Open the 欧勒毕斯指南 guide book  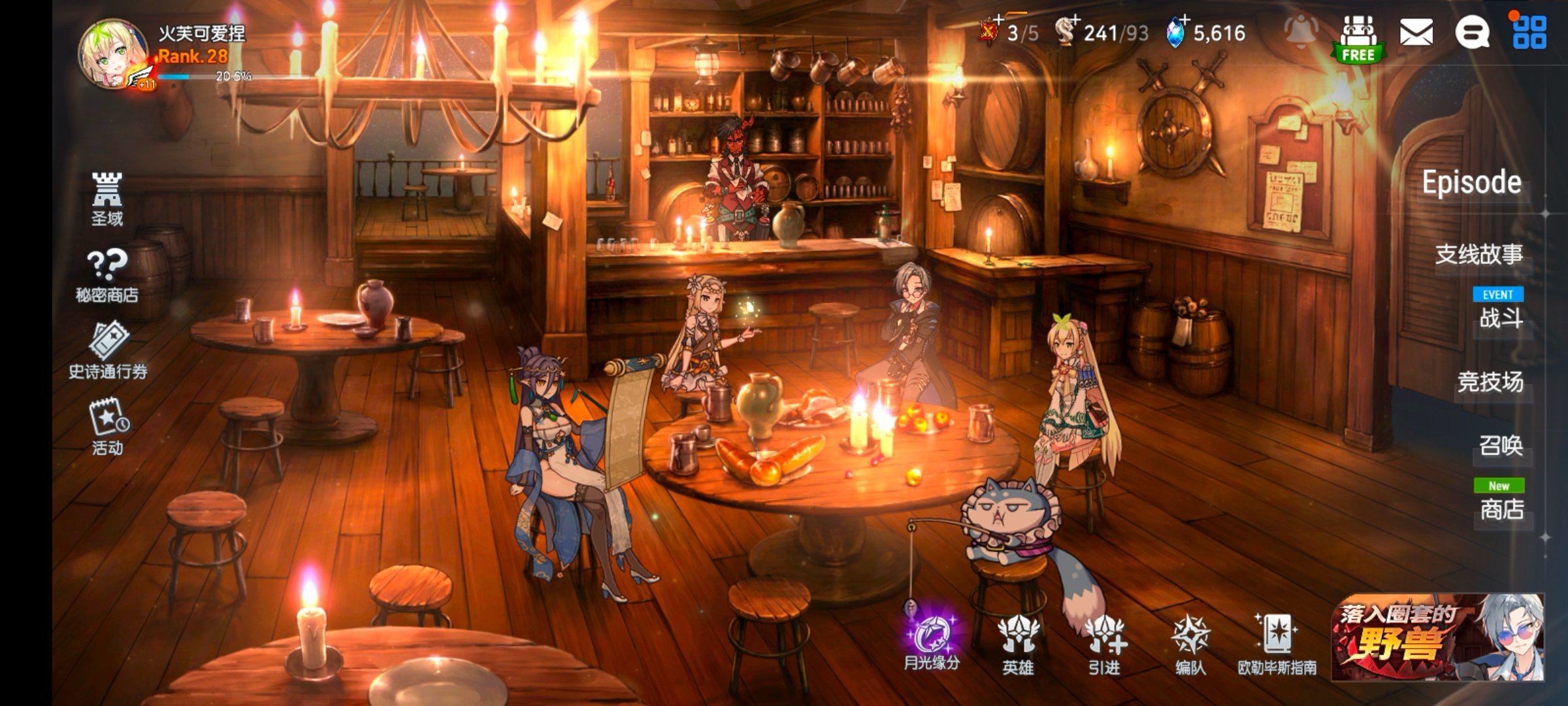tap(1277, 643)
